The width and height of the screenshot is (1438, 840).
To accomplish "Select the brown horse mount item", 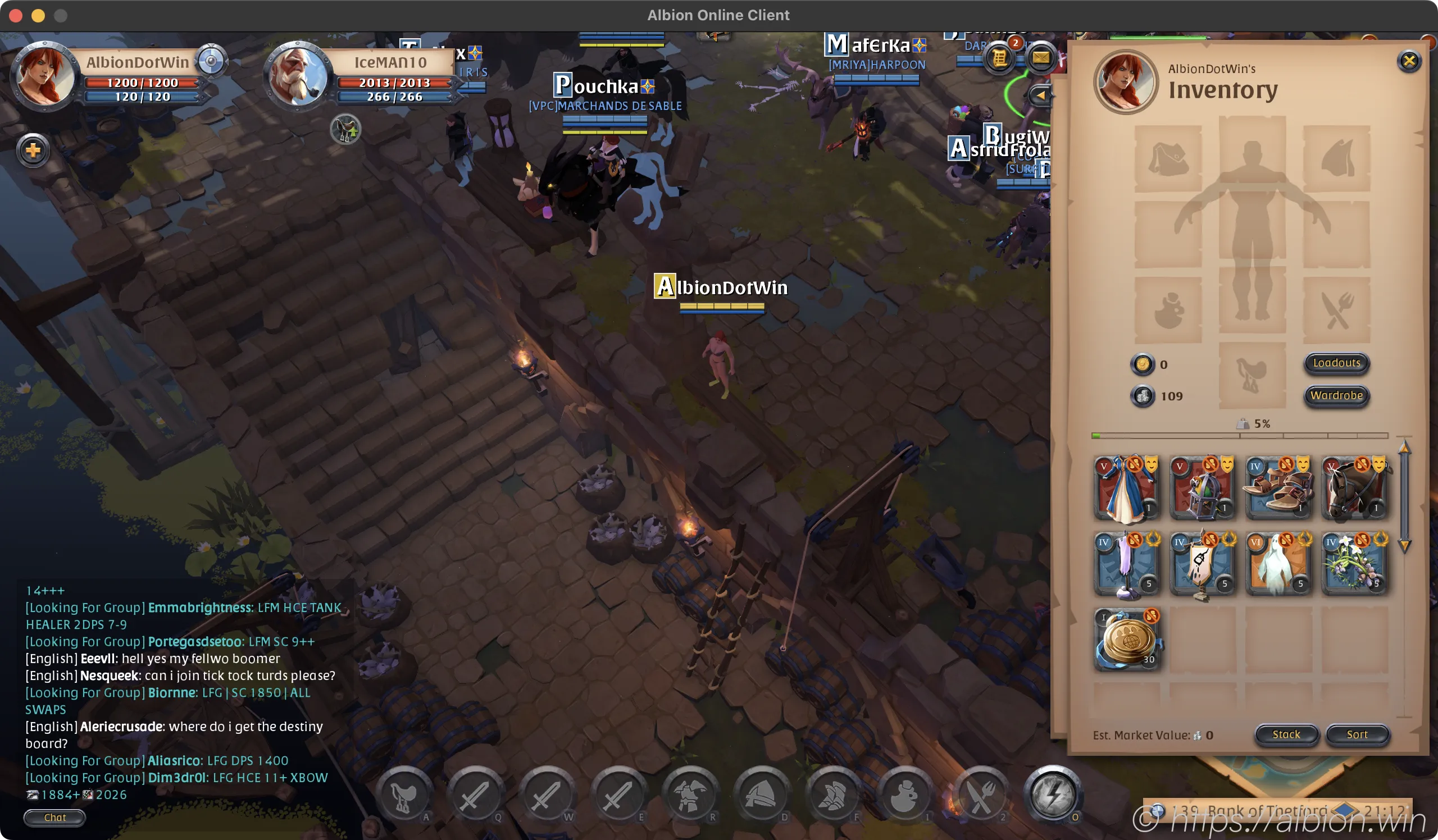I will [1354, 489].
